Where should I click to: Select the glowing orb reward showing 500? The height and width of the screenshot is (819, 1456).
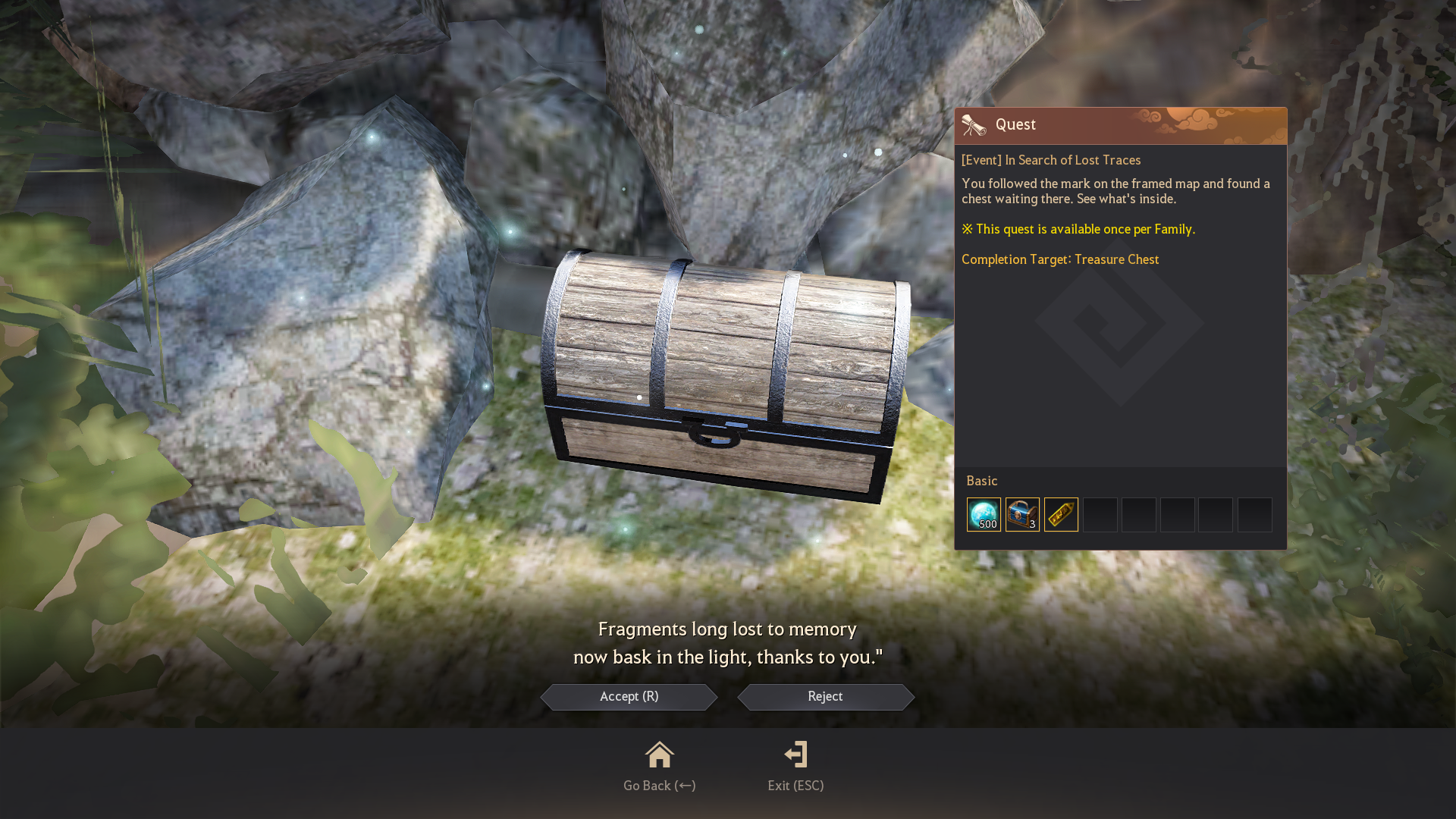984,514
